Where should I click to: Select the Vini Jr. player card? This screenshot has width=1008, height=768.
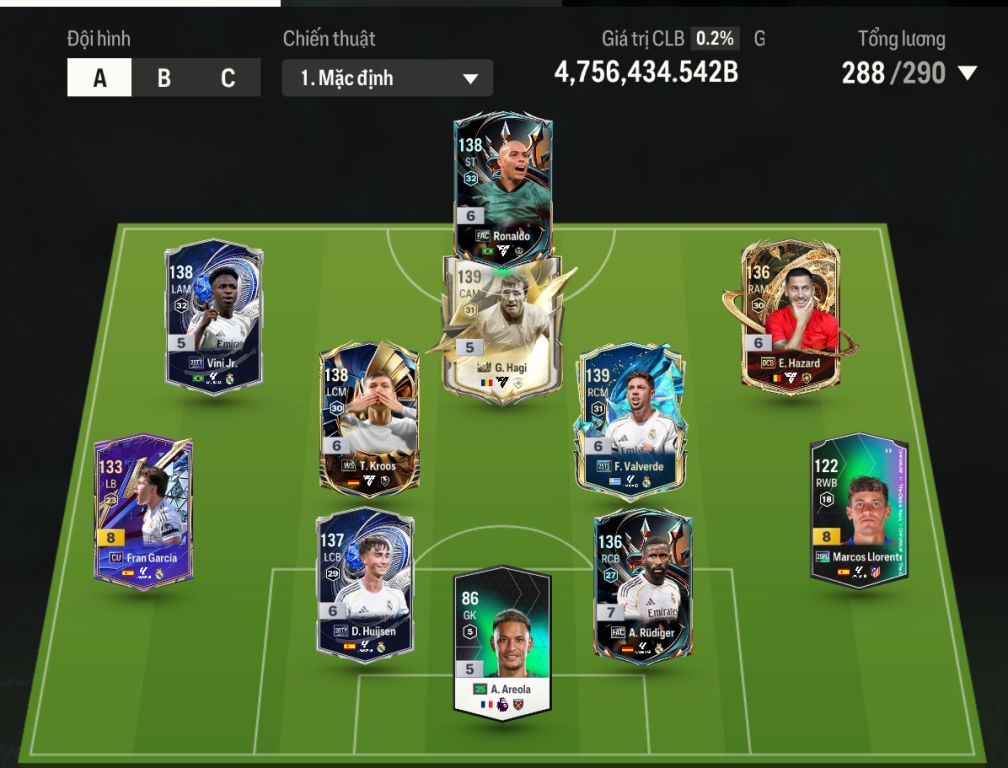(213, 315)
